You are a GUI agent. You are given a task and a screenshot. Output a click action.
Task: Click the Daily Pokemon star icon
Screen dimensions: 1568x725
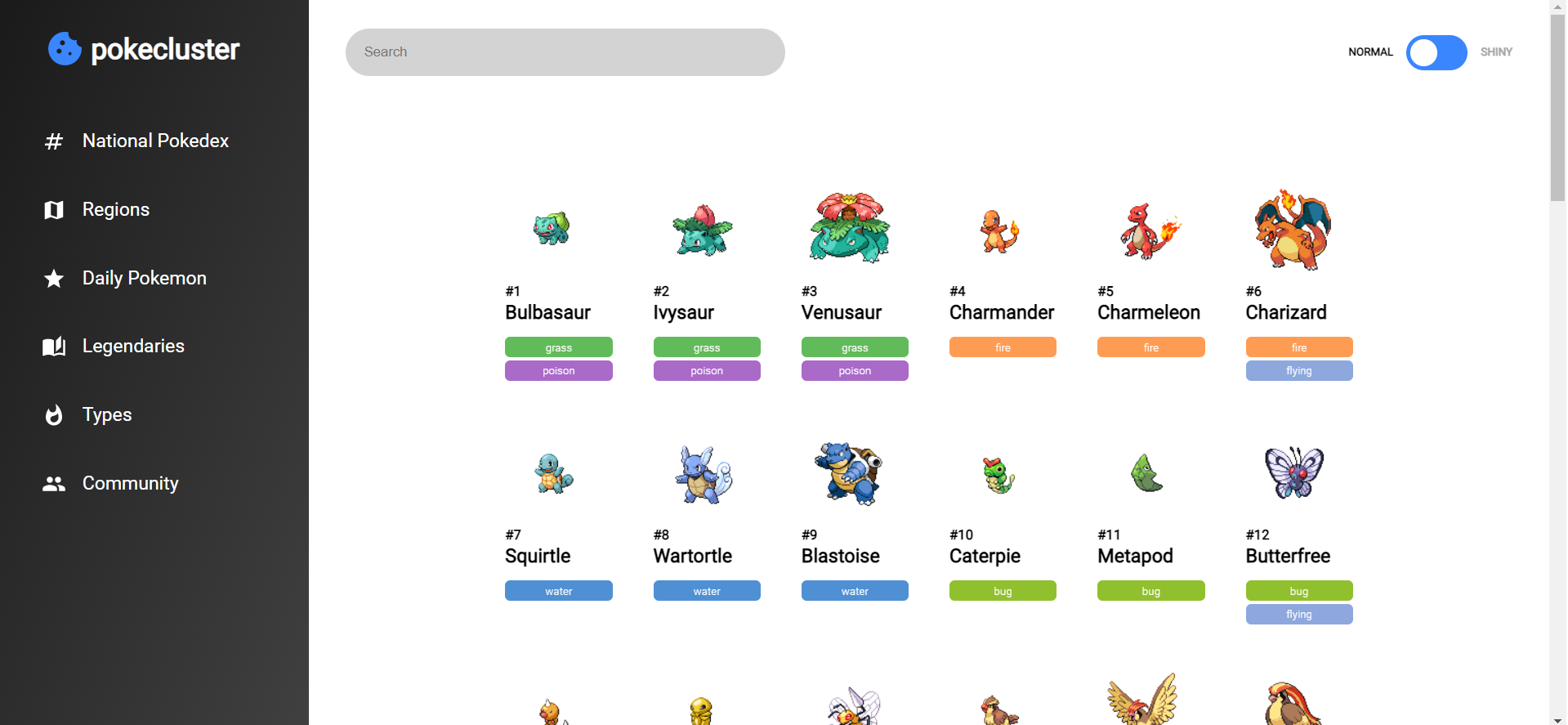[x=53, y=279]
